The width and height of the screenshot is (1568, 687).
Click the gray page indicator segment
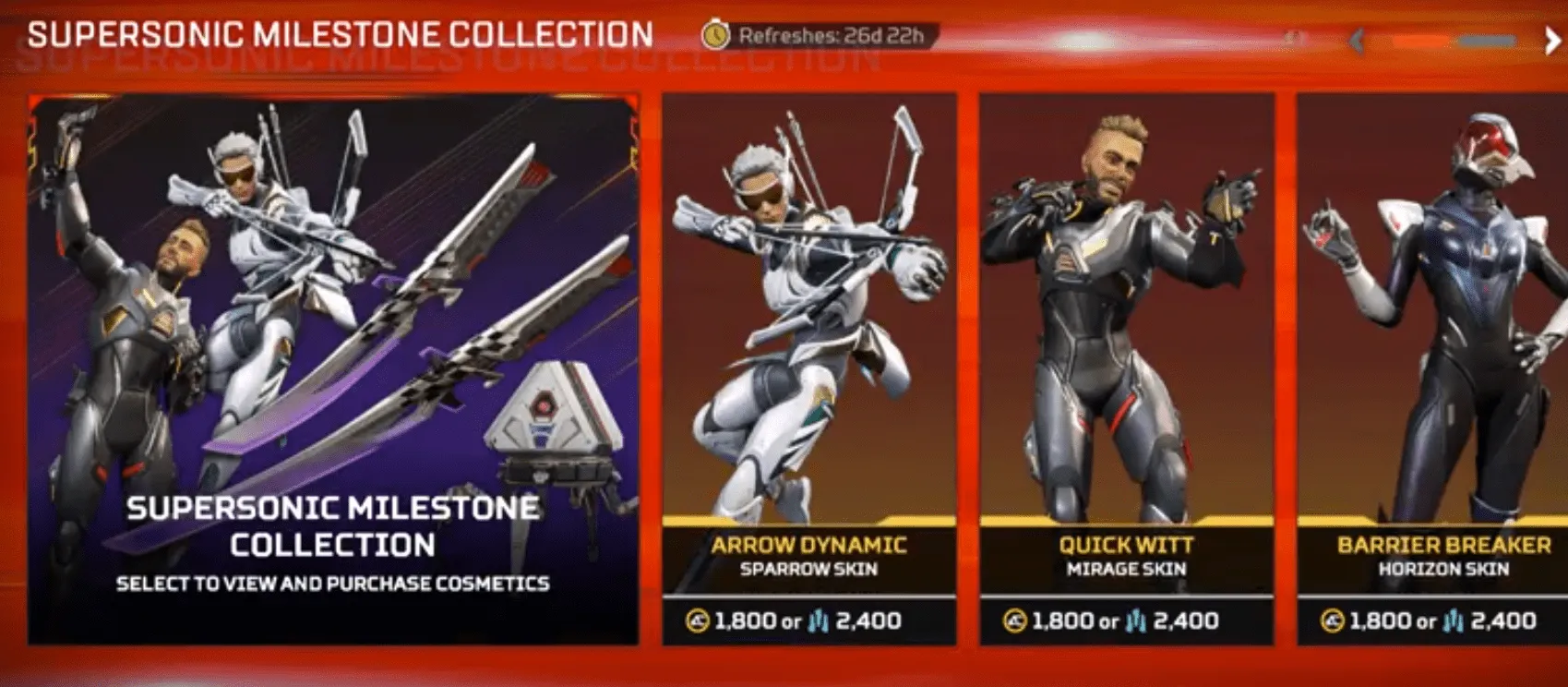(x=1486, y=40)
